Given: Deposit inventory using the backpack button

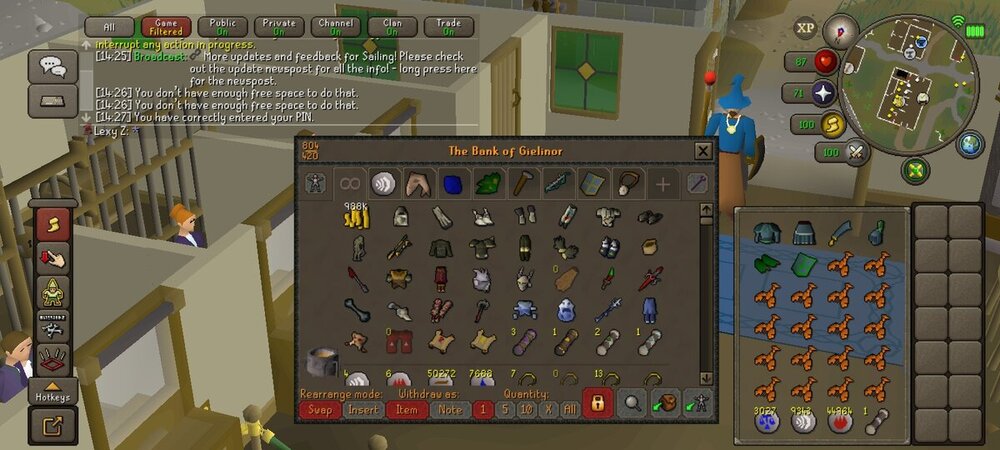Looking at the screenshot, I should (665, 403).
